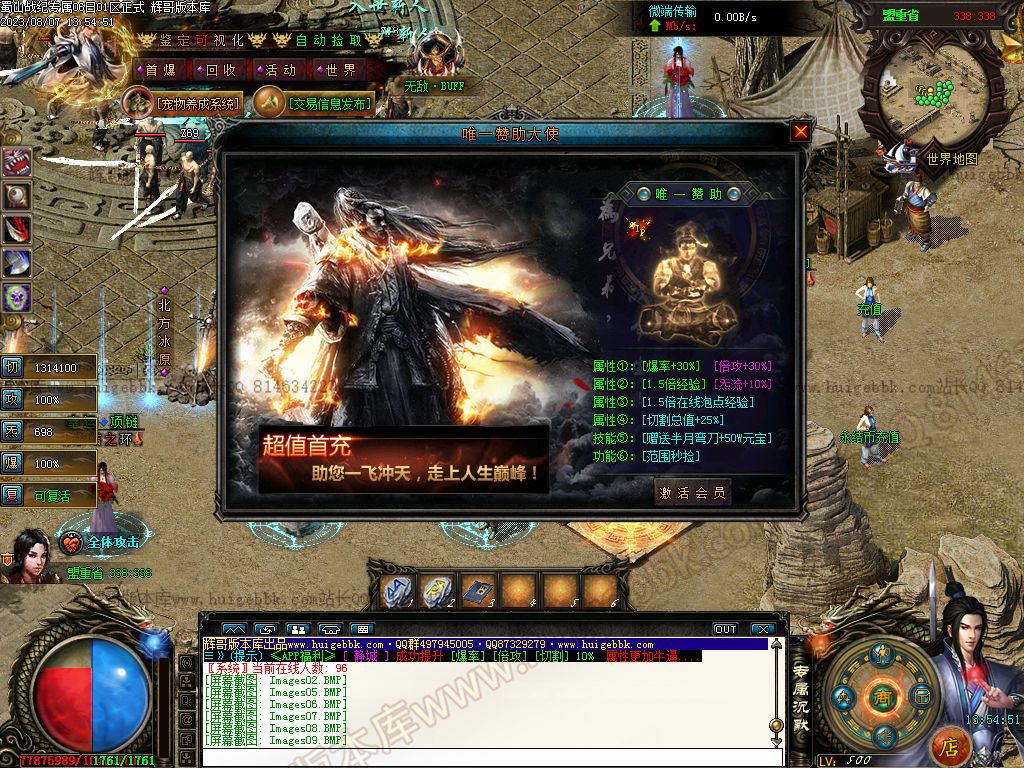Viewport: 1024px width, 768px height.
Task: Close the 唯一赞助大使 sponsor window
Action: coord(800,132)
